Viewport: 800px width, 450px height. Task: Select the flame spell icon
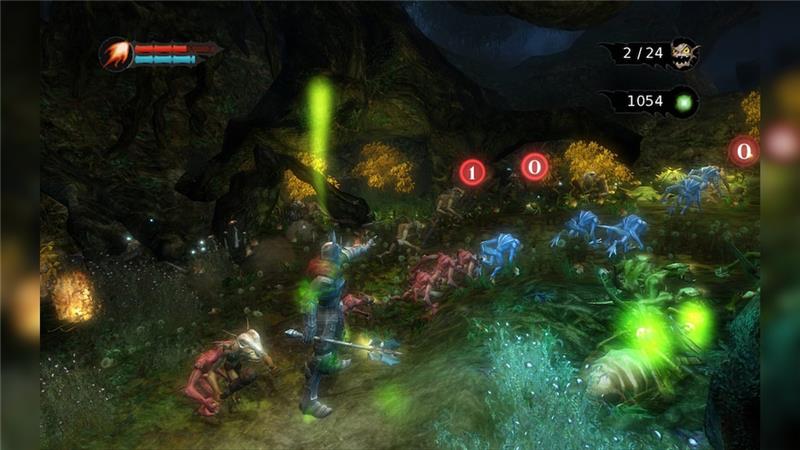(x=115, y=53)
